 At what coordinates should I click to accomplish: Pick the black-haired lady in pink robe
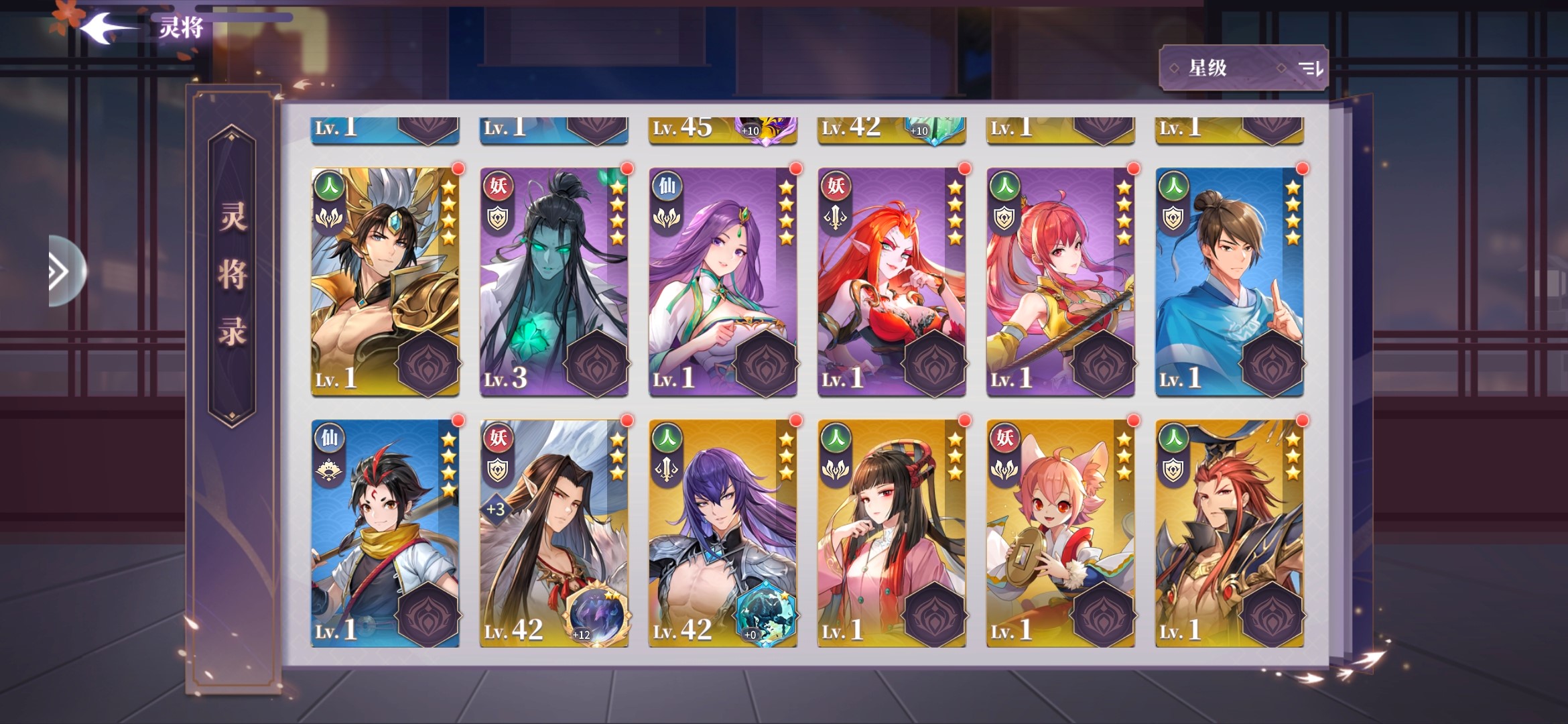pos(892,534)
